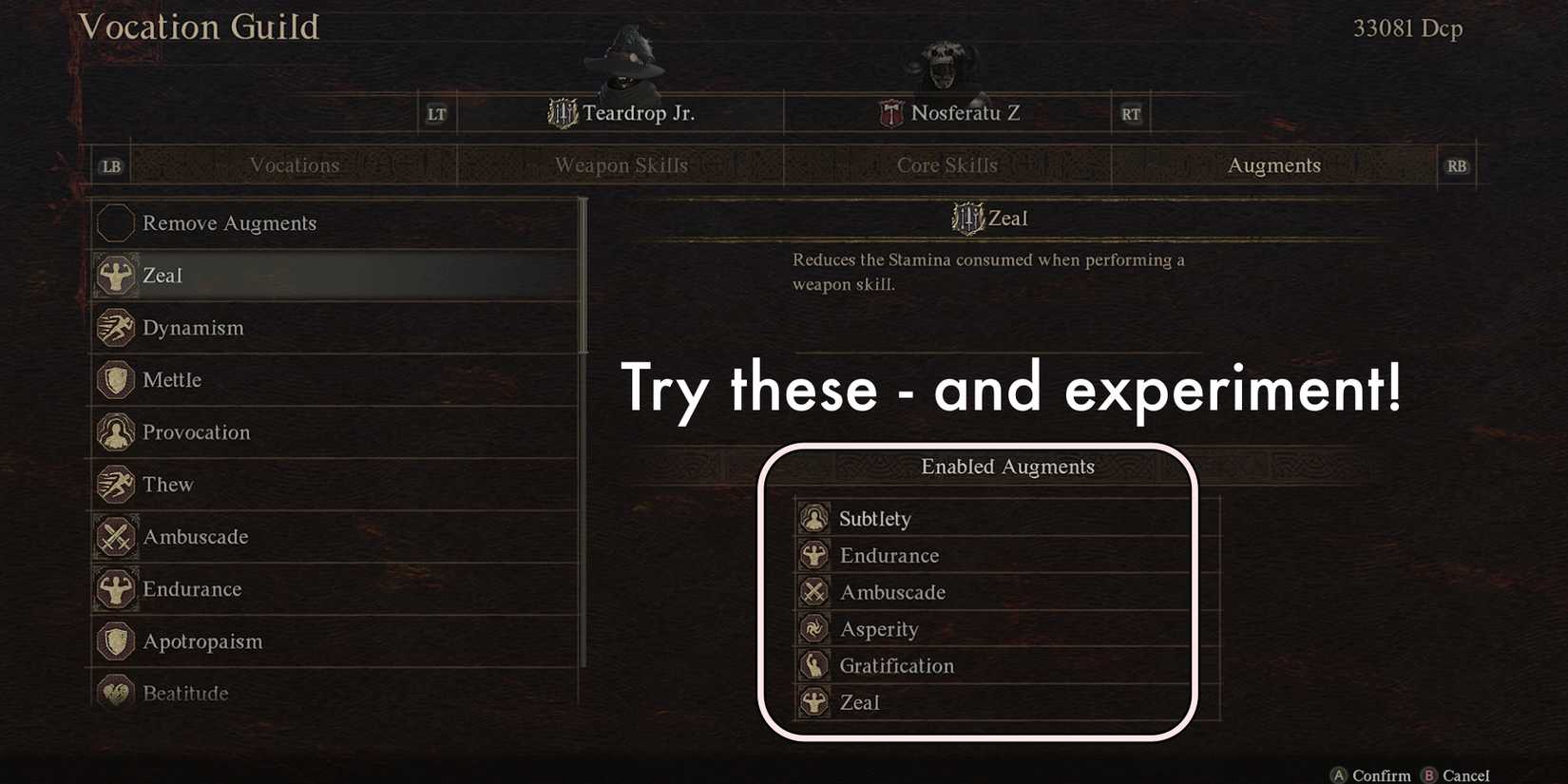
Task: Select the Mettle shield icon
Action: [x=115, y=379]
